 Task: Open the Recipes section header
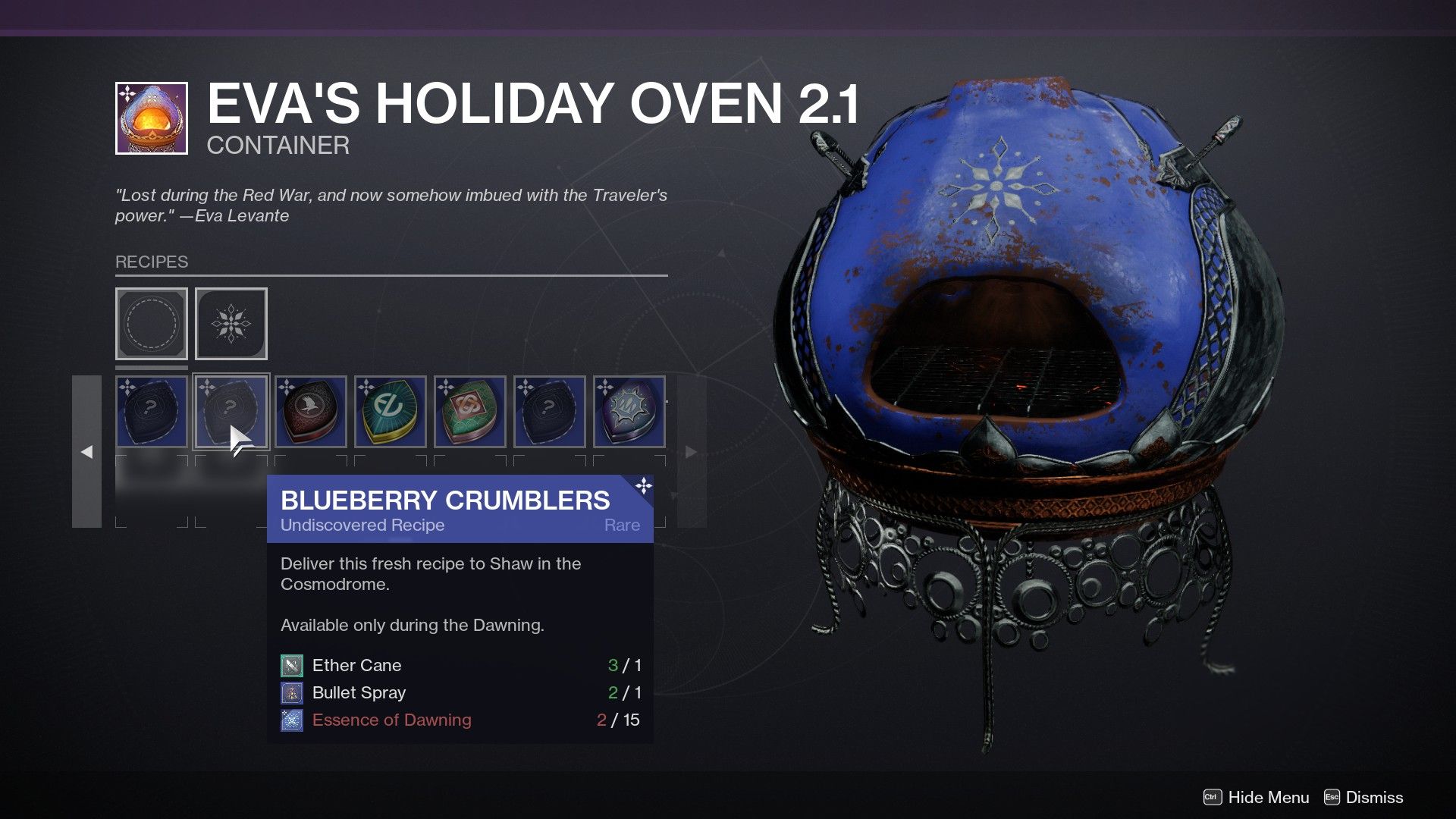tap(151, 262)
